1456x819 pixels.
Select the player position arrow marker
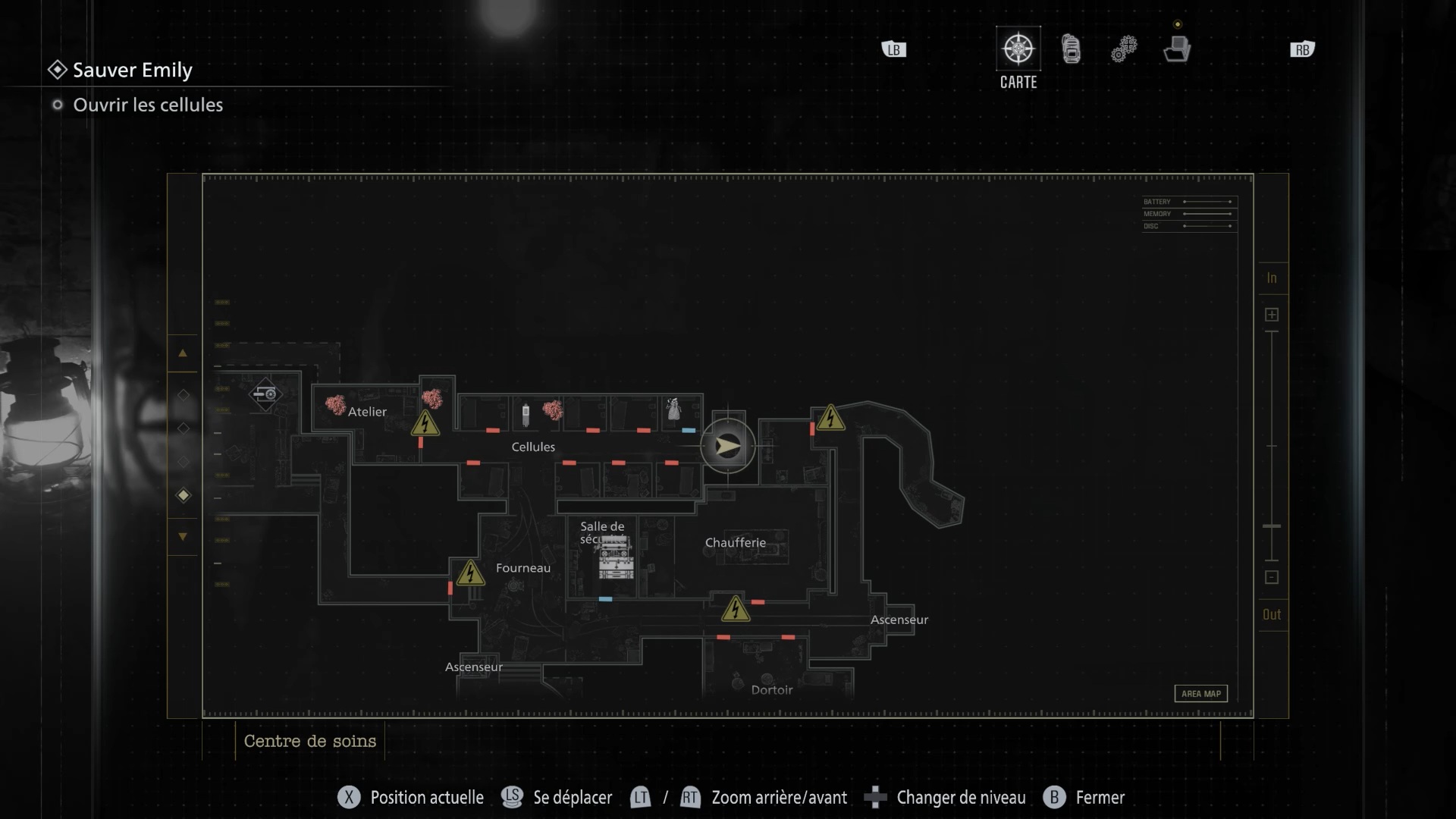[x=727, y=446]
